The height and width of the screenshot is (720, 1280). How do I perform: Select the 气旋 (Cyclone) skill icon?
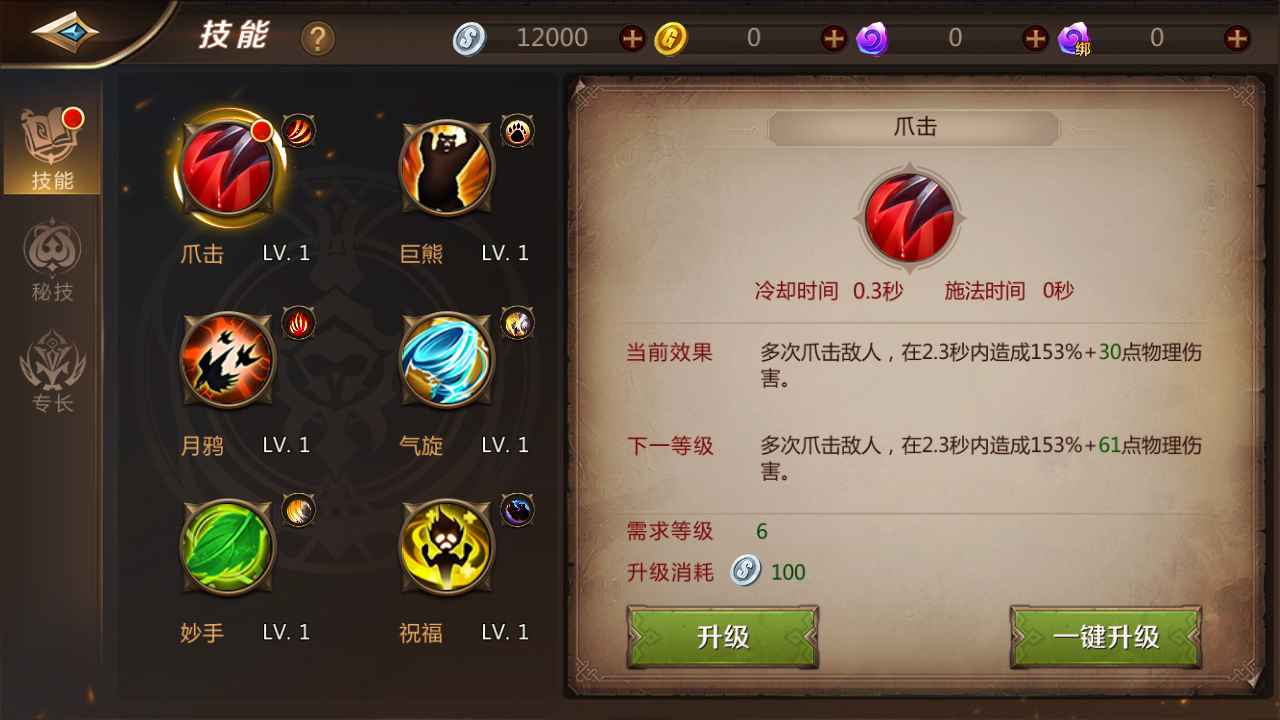[x=446, y=360]
